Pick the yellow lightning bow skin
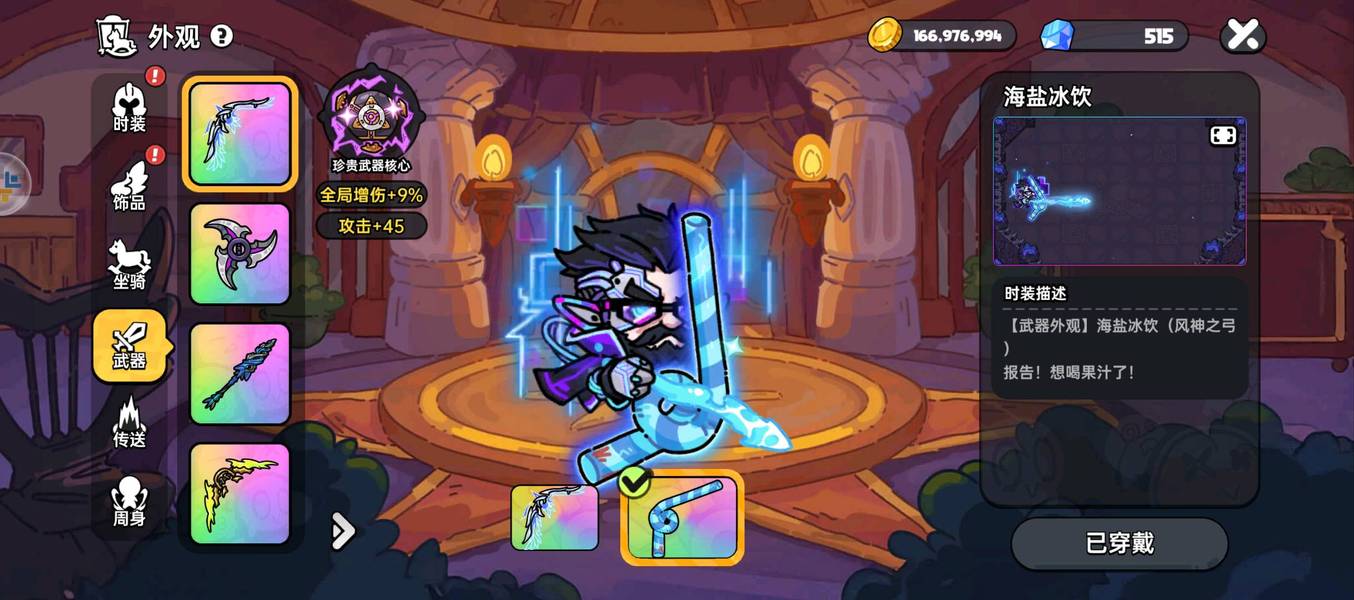 240,494
